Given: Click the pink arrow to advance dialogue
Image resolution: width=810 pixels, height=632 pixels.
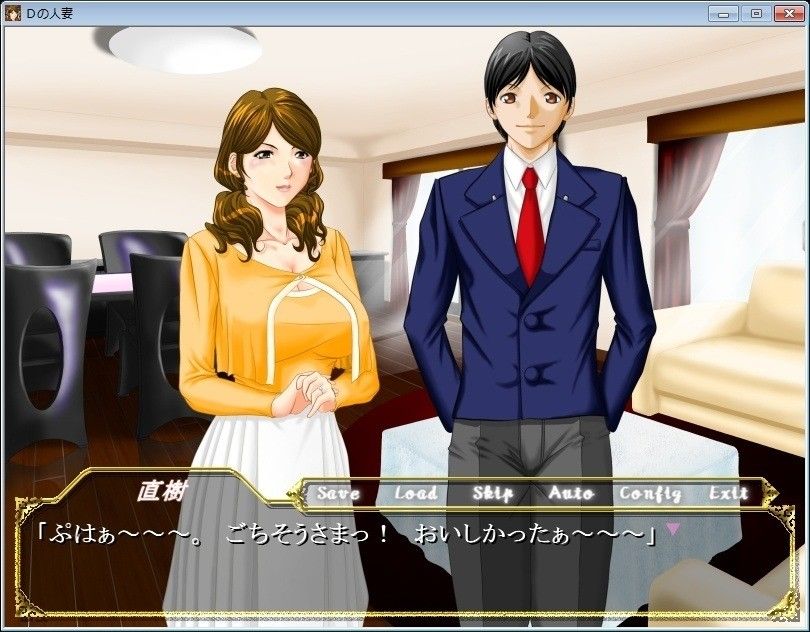Looking at the screenshot, I should click(673, 527).
